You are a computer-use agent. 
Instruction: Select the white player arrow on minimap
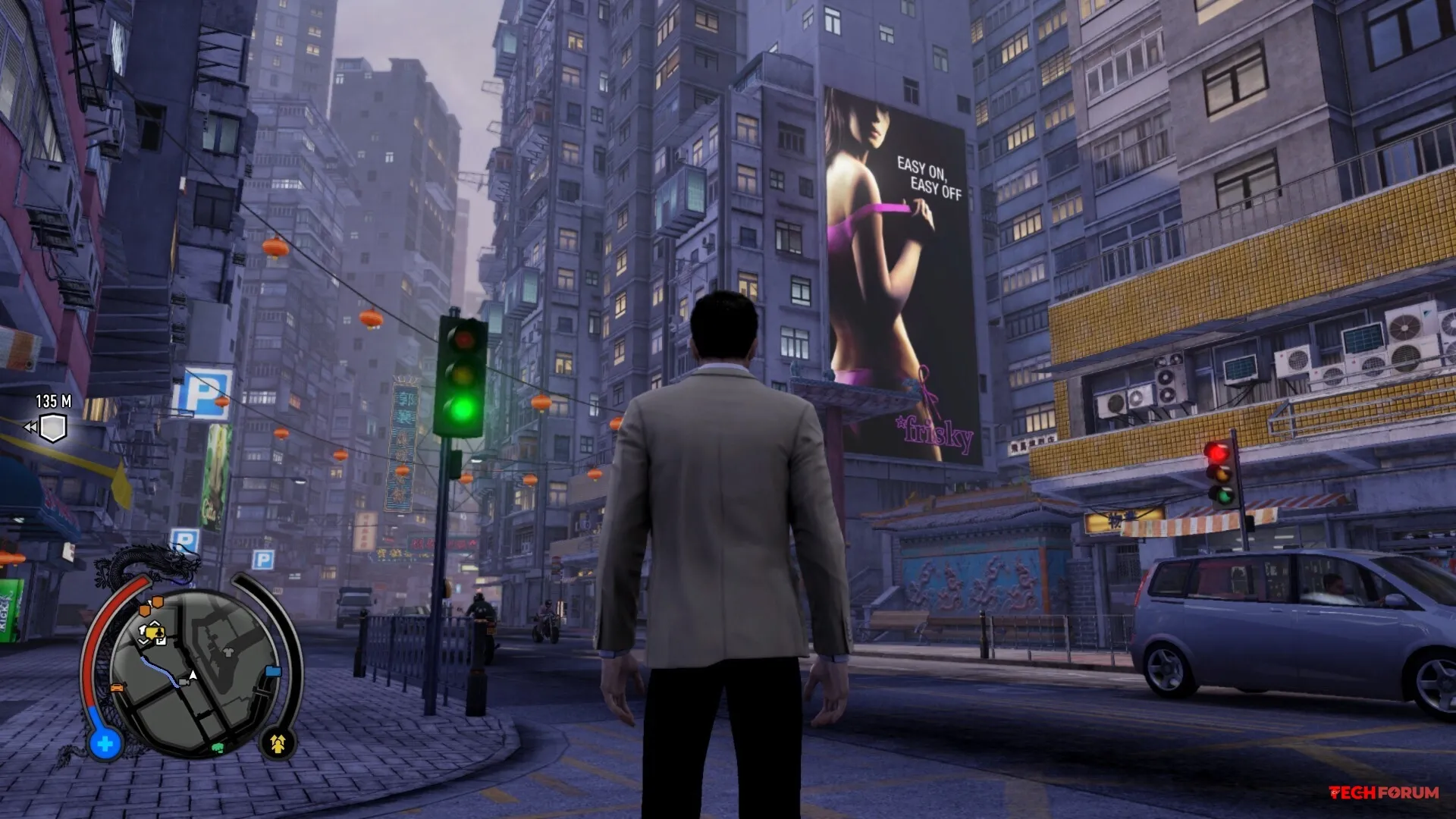tap(193, 676)
